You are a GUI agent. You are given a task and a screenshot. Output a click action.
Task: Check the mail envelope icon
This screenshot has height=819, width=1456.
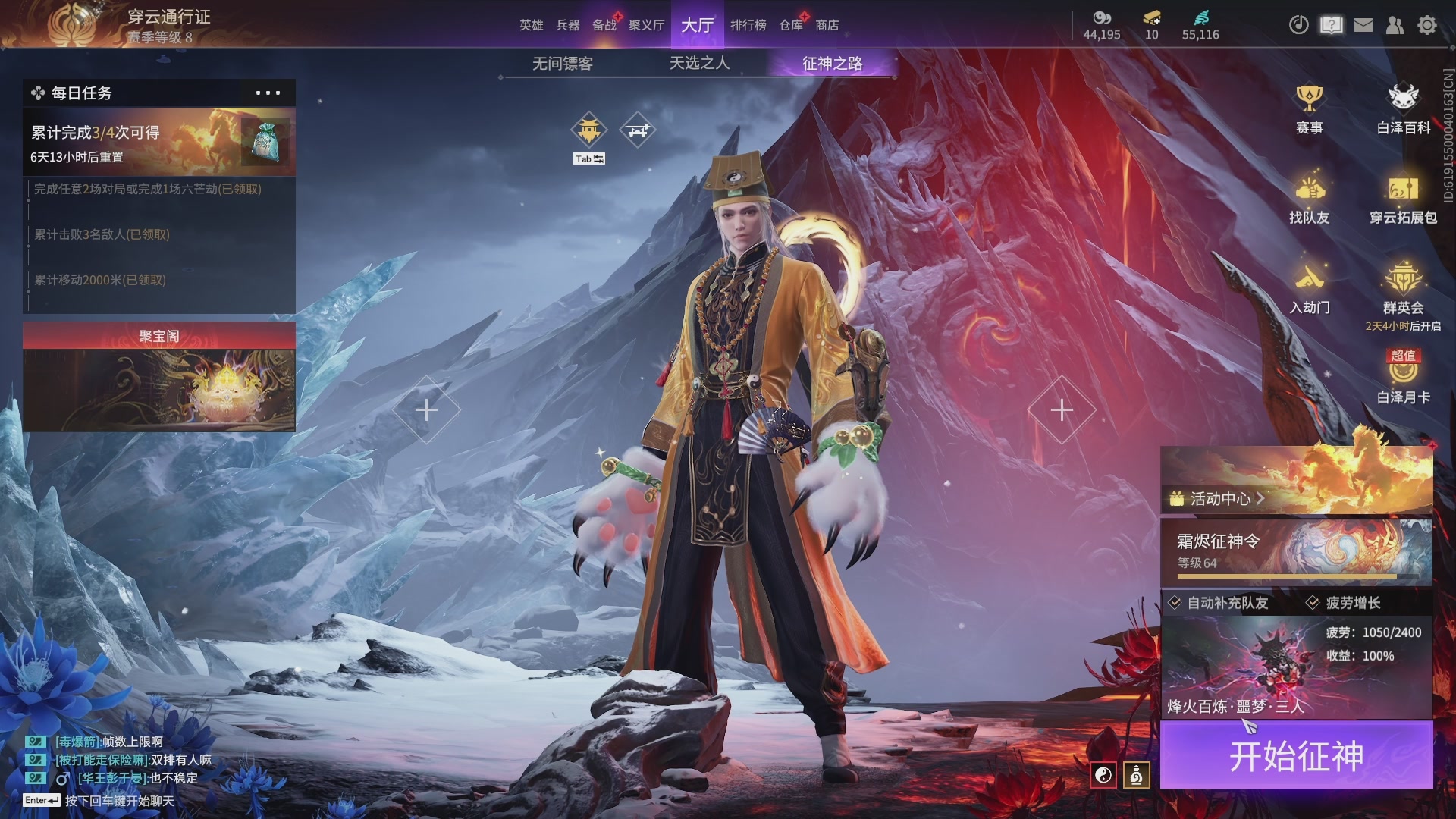(1363, 25)
